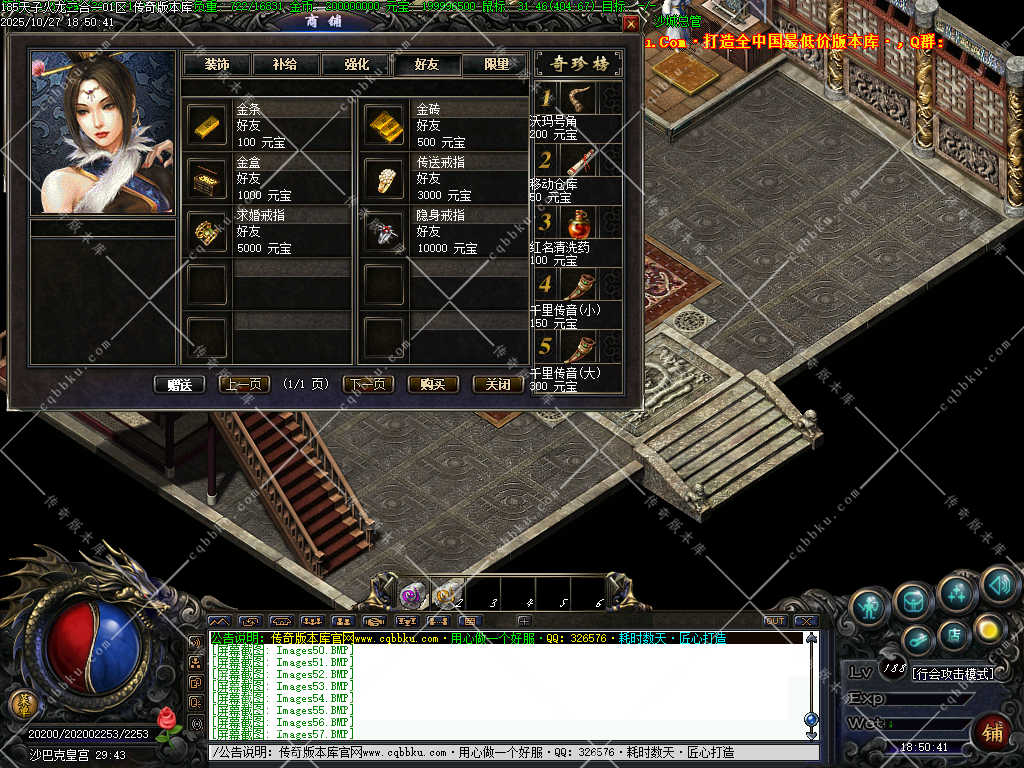1024x768 pixels.
Task: Pick the 传送戒指 teleport ring
Action: click(x=383, y=179)
